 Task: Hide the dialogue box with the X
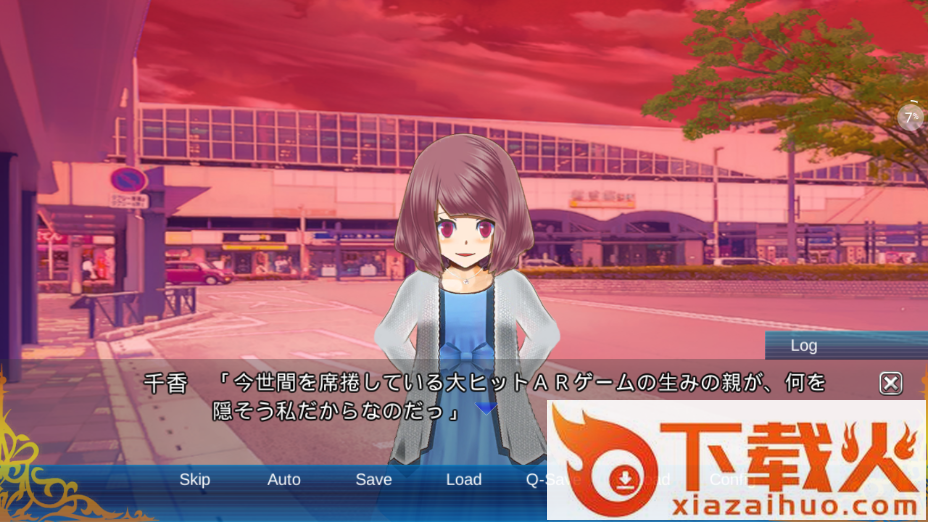pos(891,383)
